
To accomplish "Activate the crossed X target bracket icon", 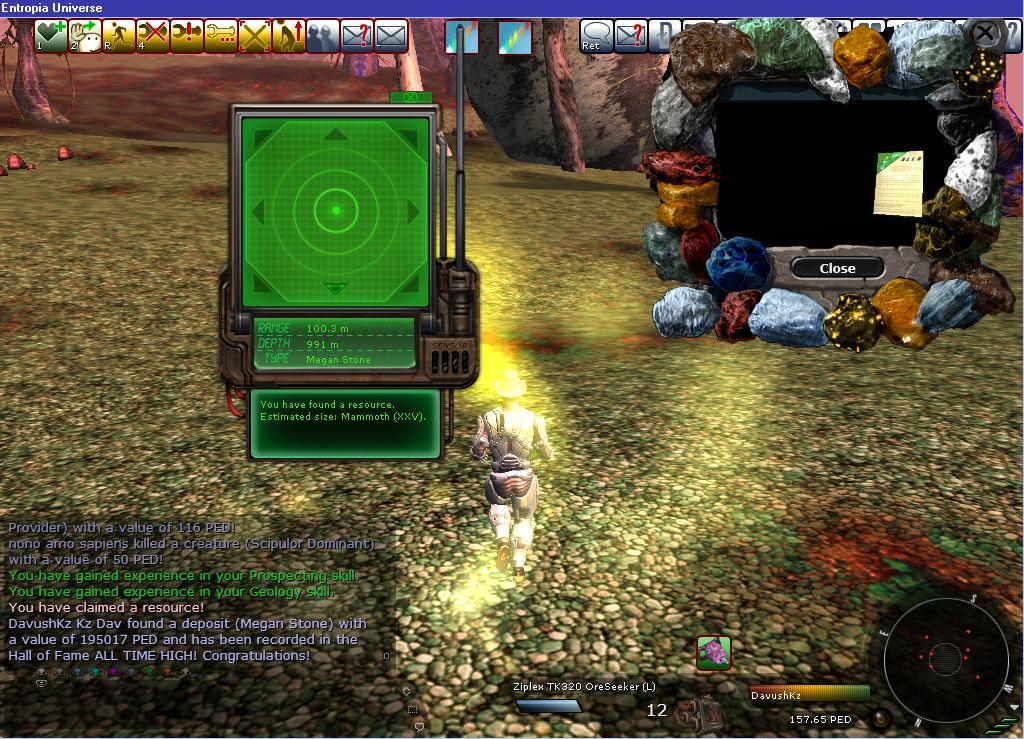I will [x=255, y=37].
